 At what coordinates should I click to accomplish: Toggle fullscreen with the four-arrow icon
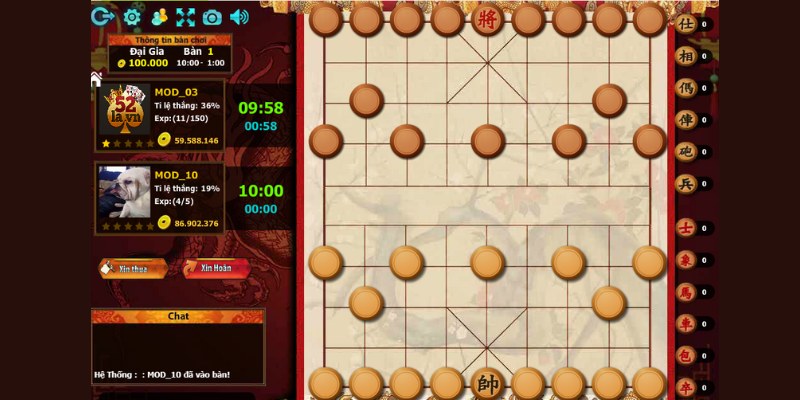tap(185, 17)
